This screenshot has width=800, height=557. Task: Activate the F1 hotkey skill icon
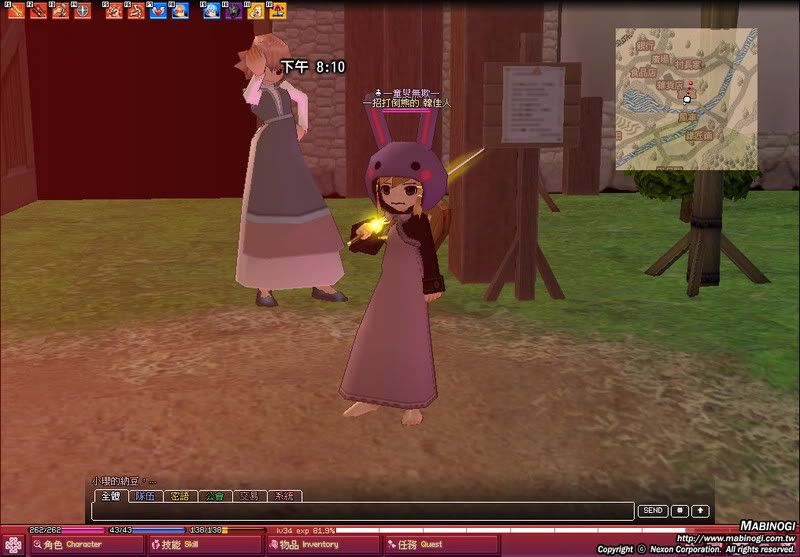(x=15, y=11)
